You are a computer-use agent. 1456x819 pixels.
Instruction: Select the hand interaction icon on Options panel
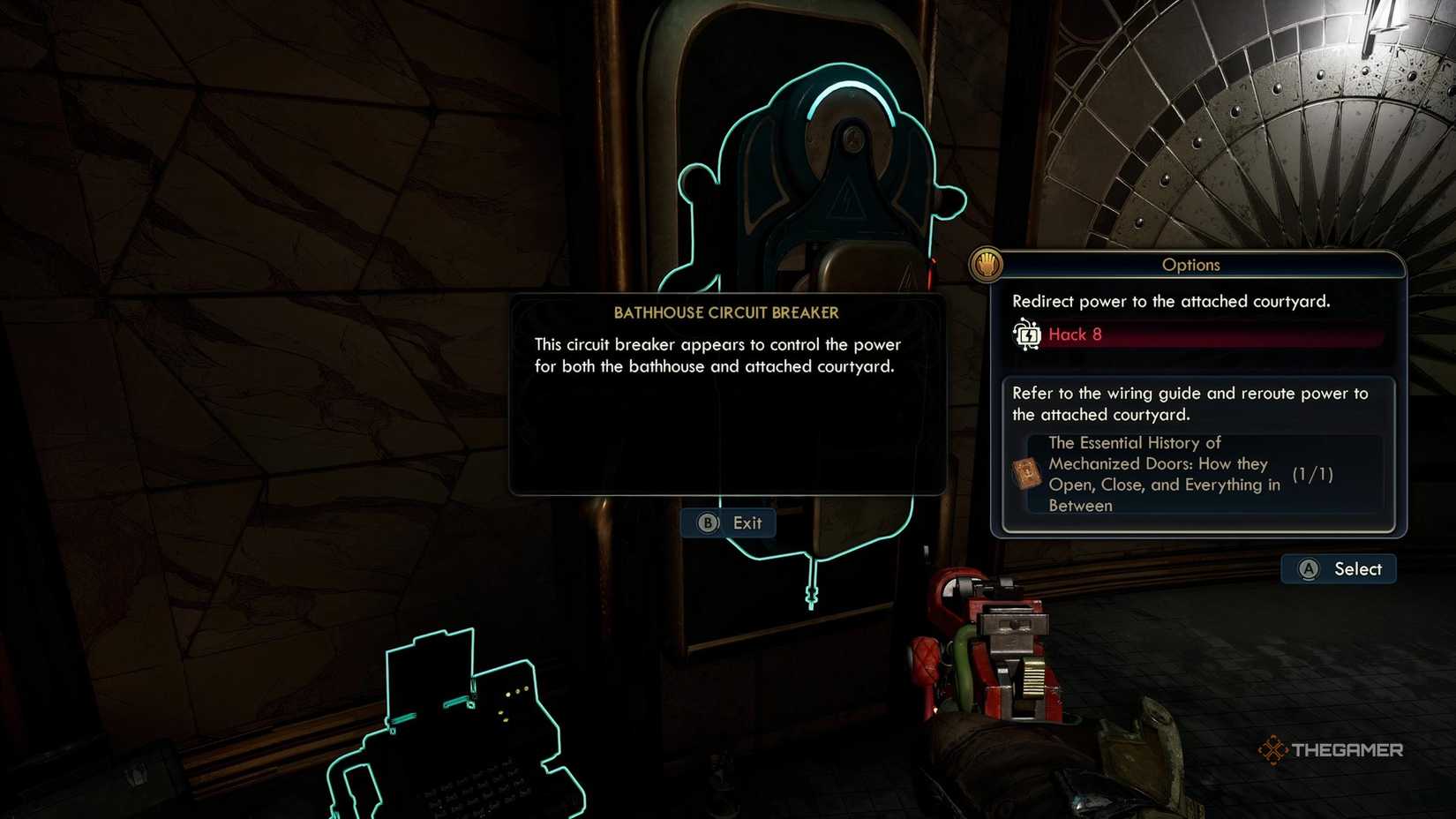click(987, 264)
